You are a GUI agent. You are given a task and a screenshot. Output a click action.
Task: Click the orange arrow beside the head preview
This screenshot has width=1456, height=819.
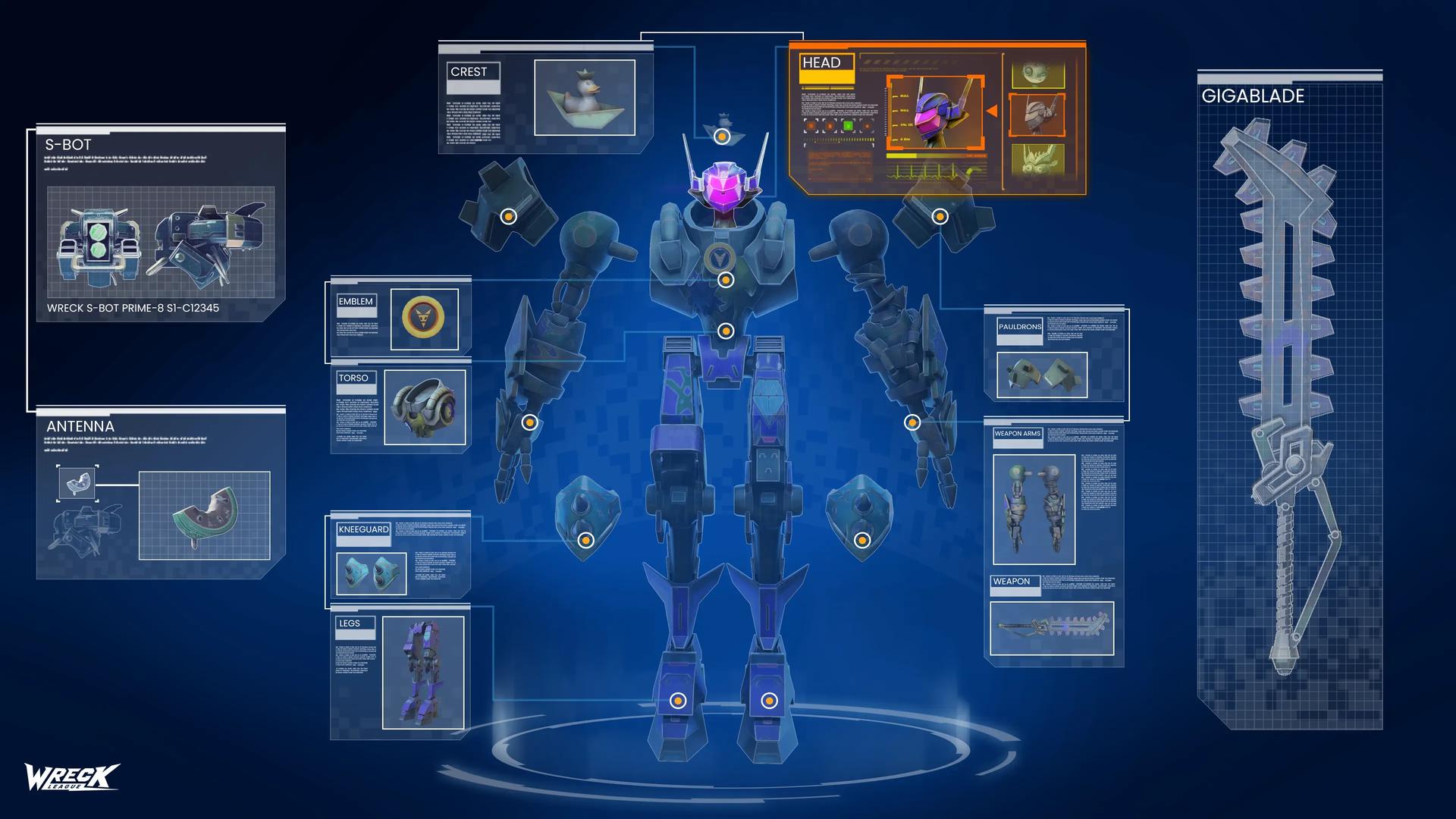(x=992, y=111)
